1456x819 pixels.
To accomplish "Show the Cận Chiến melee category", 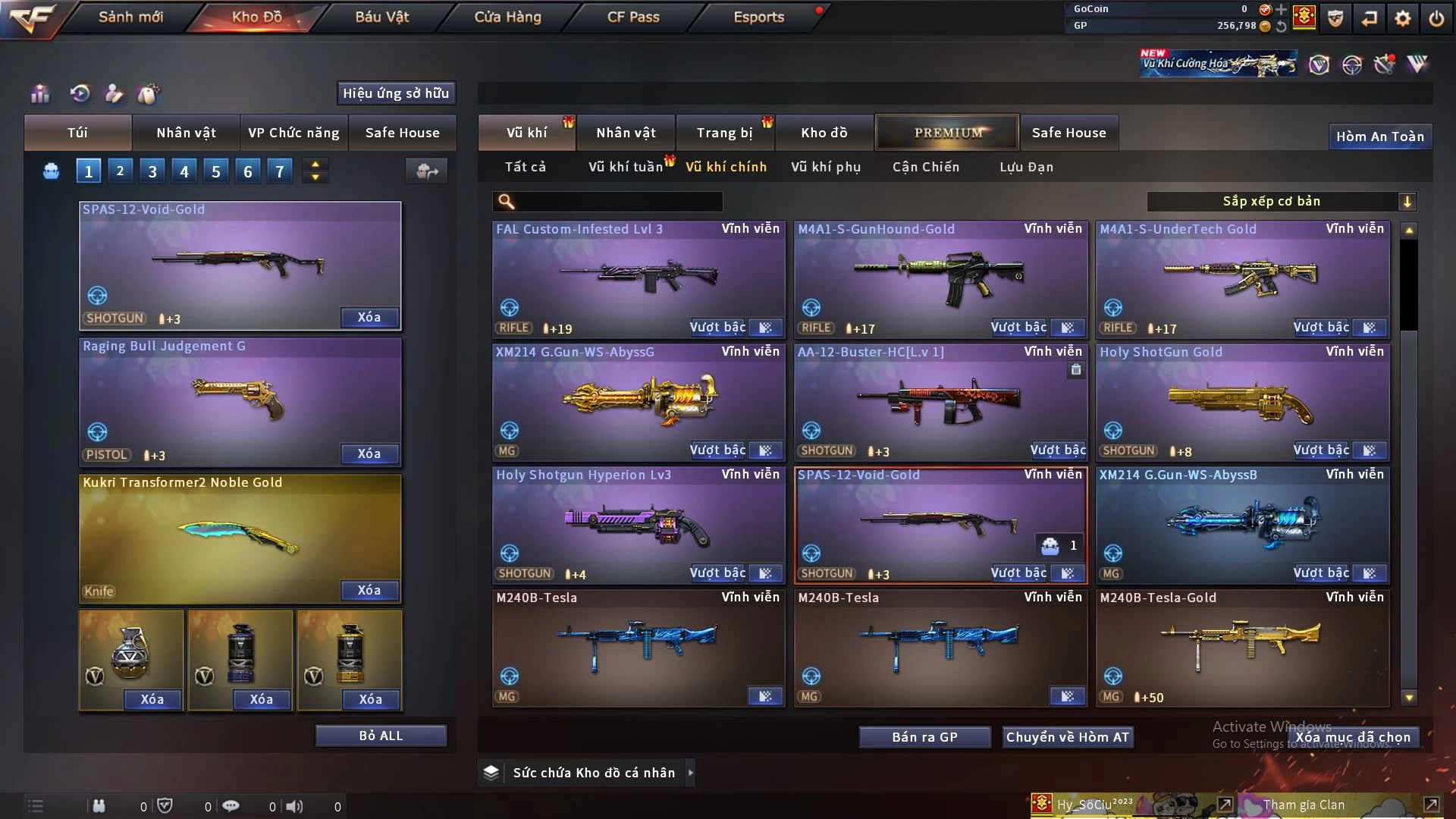I will pyautogui.click(x=926, y=167).
